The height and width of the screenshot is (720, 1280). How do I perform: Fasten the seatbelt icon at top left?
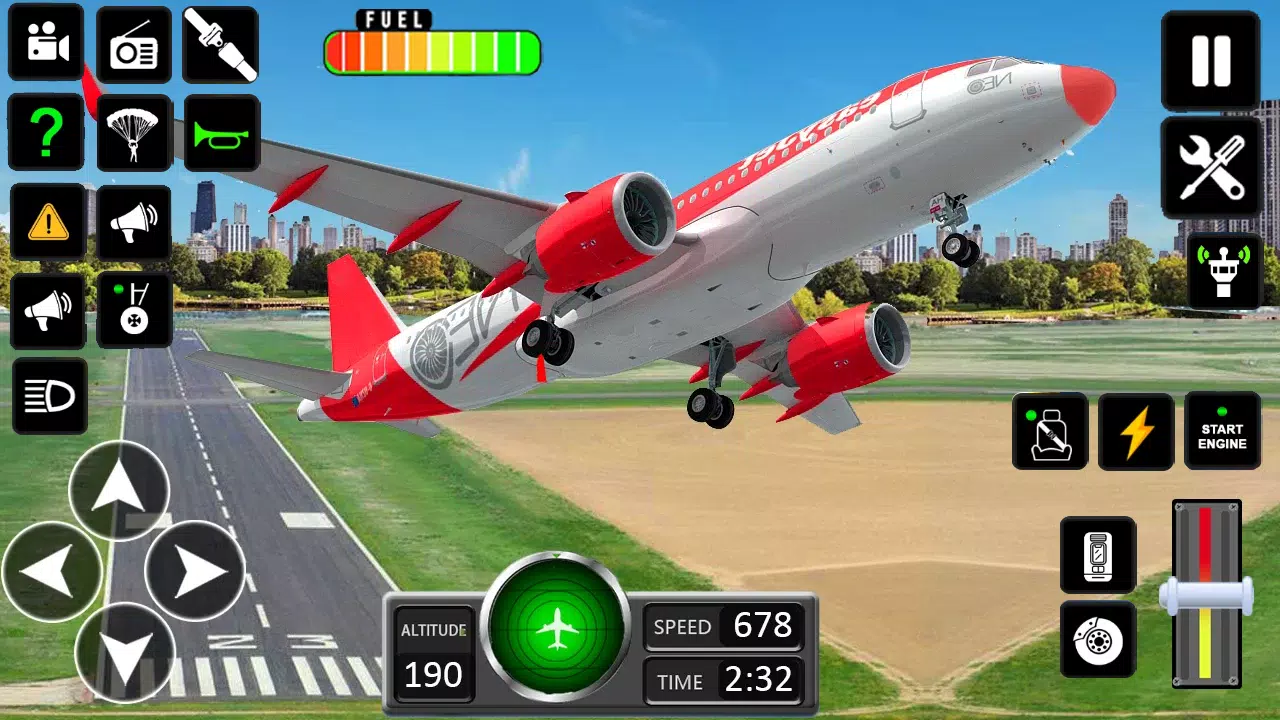[x=220, y=45]
